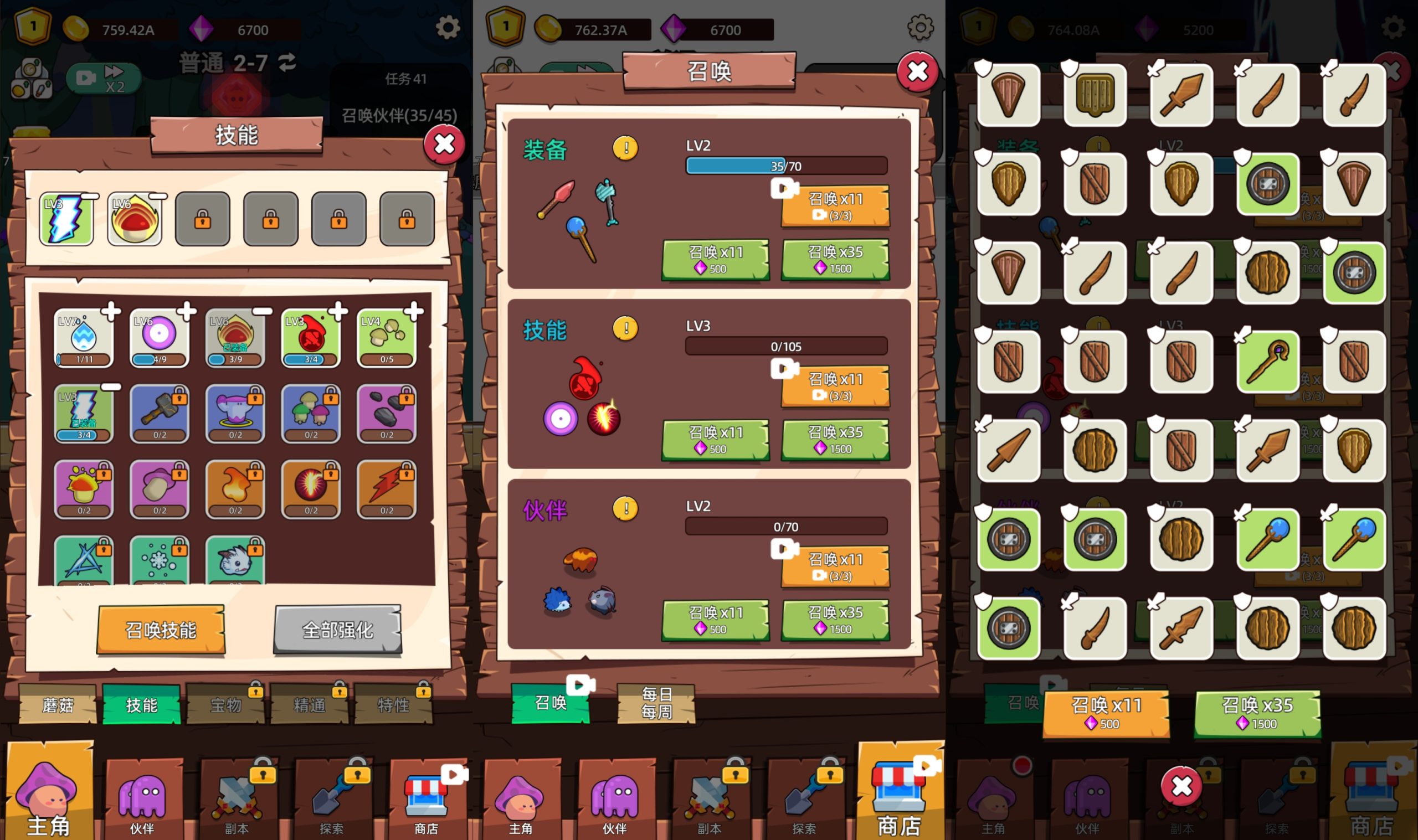Show info for the 伙伴 summon section
This screenshot has height=840, width=1418.
click(x=625, y=508)
